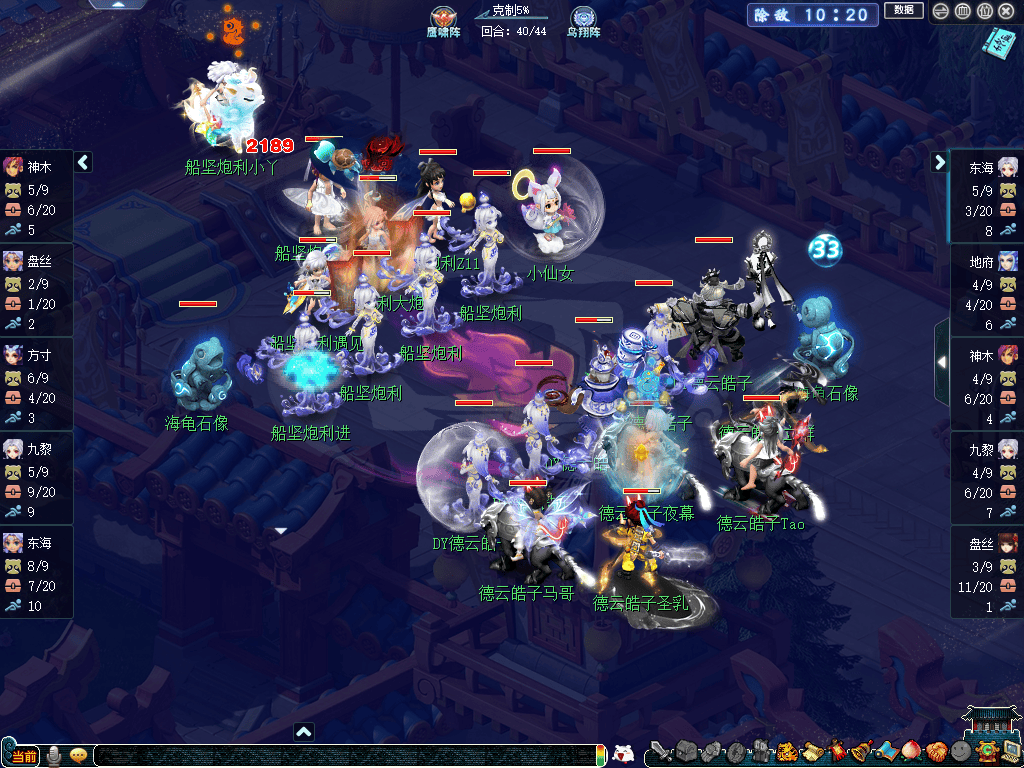Click the sword icon in bottom toolbar
Image resolution: width=1024 pixels, height=768 pixels.
point(661,751)
